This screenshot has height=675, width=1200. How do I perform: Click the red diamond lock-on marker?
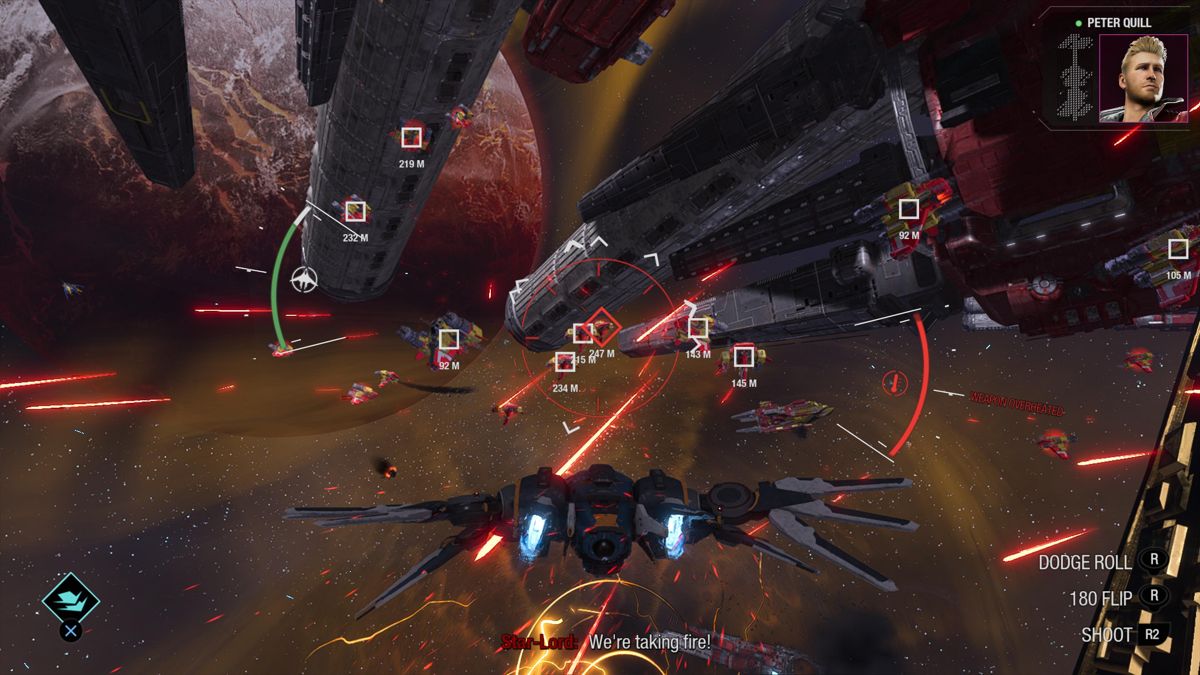click(x=601, y=325)
